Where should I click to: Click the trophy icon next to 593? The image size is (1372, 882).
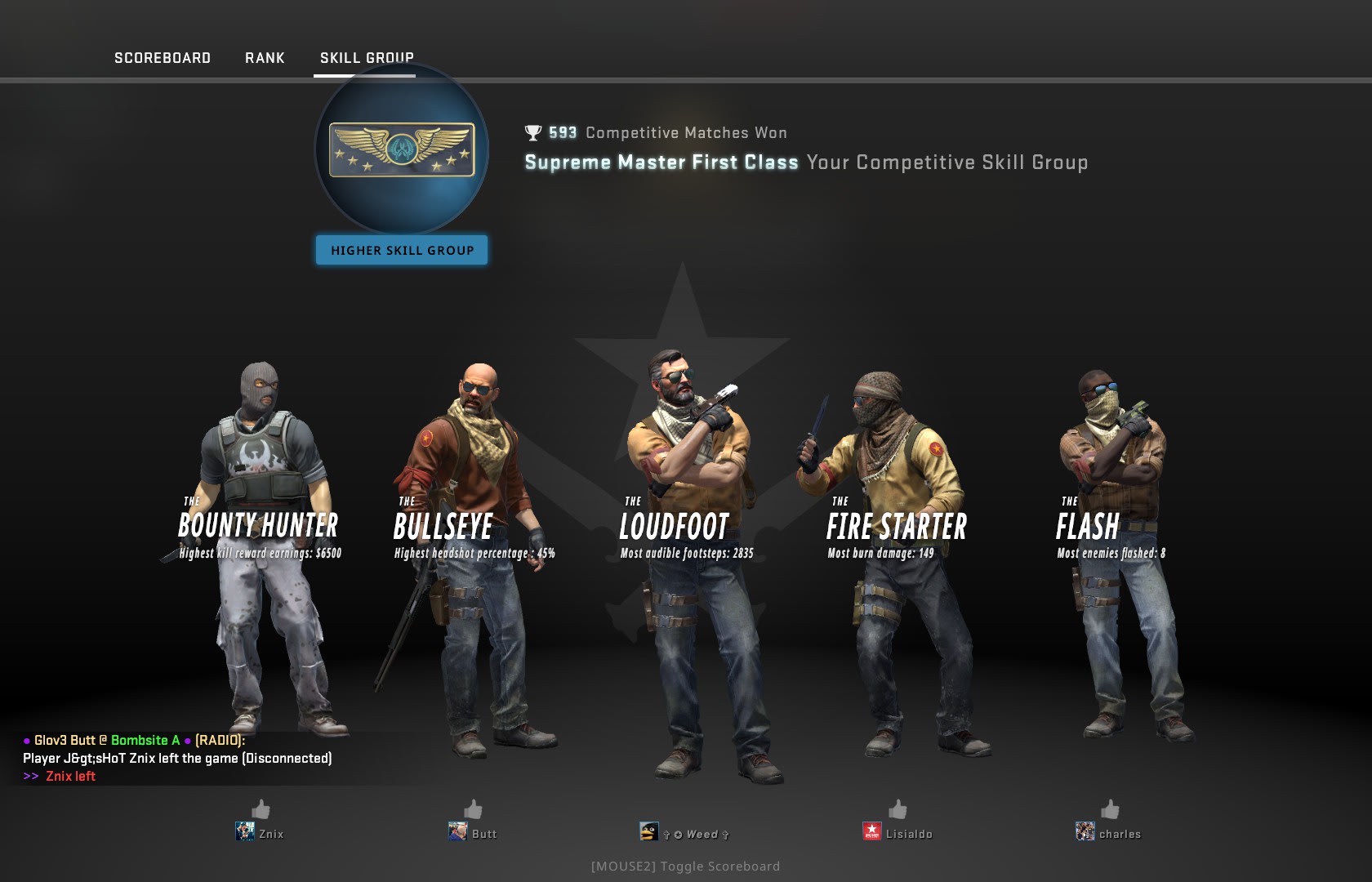(531, 131)
